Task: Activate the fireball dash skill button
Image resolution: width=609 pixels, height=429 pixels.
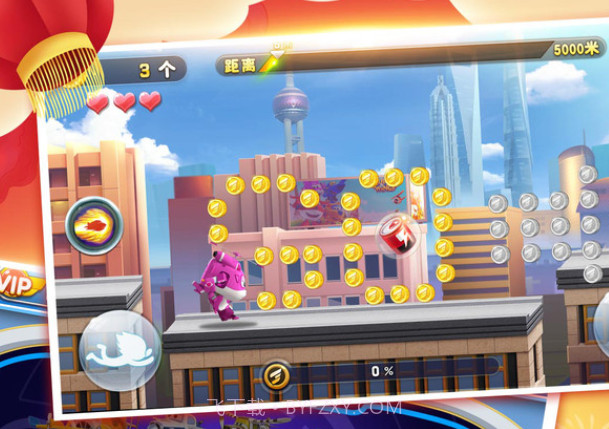Action: point(91,227)
